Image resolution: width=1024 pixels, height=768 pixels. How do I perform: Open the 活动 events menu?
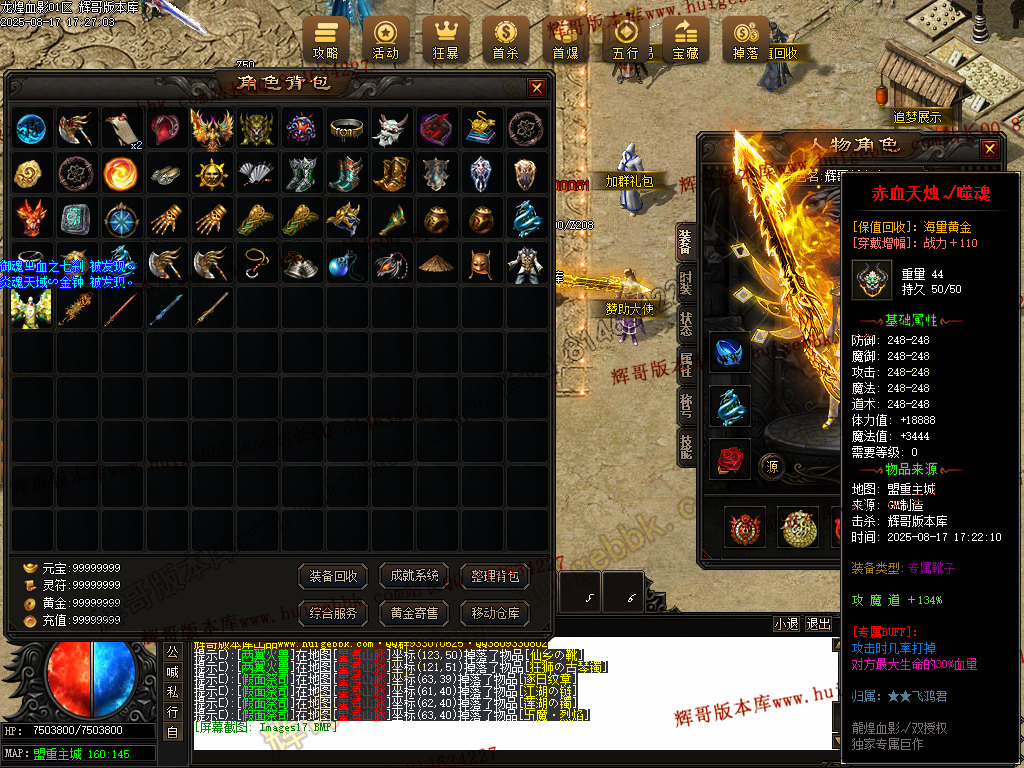[x=385, y=39]
